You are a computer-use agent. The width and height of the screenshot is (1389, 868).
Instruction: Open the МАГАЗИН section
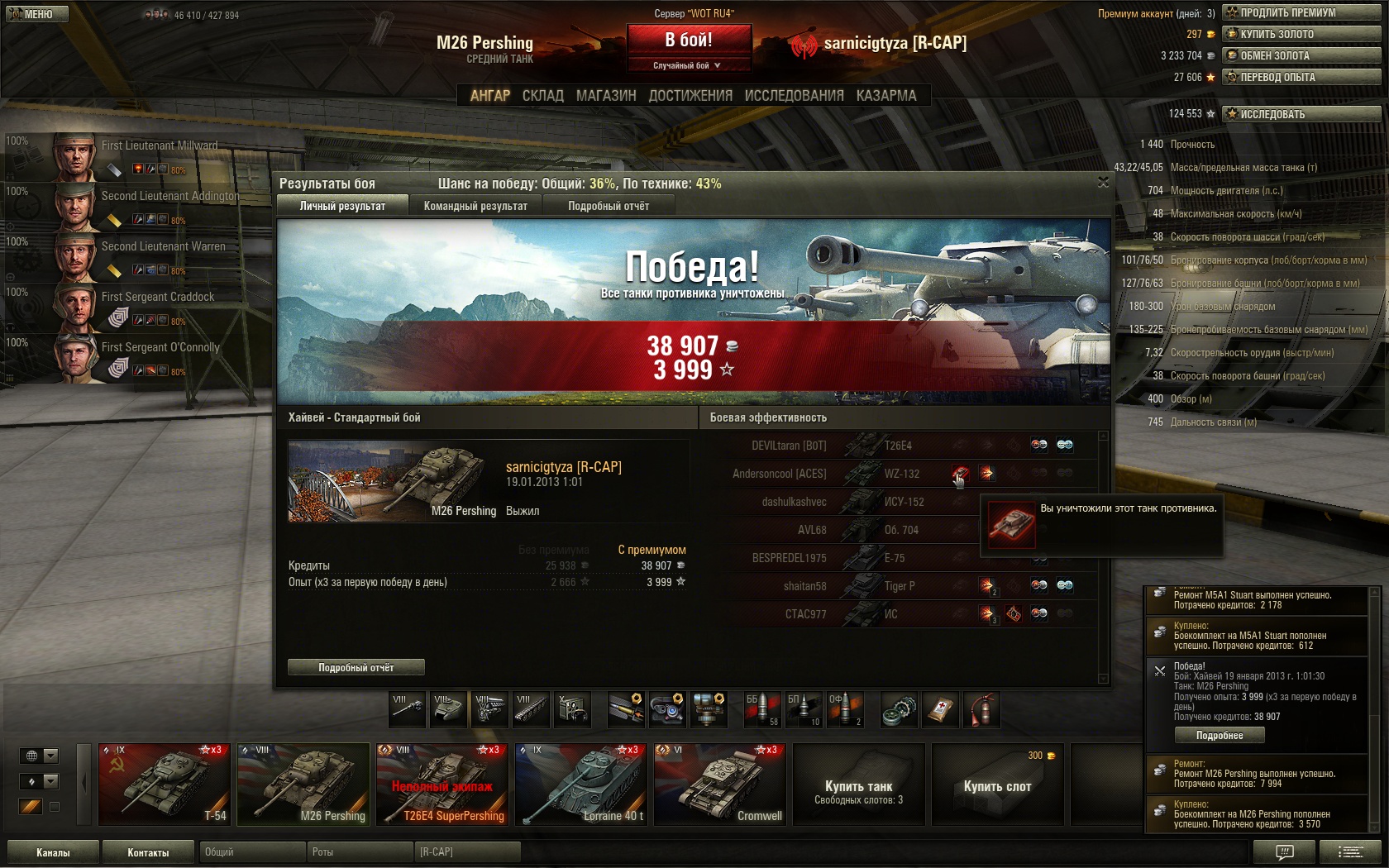606,96
